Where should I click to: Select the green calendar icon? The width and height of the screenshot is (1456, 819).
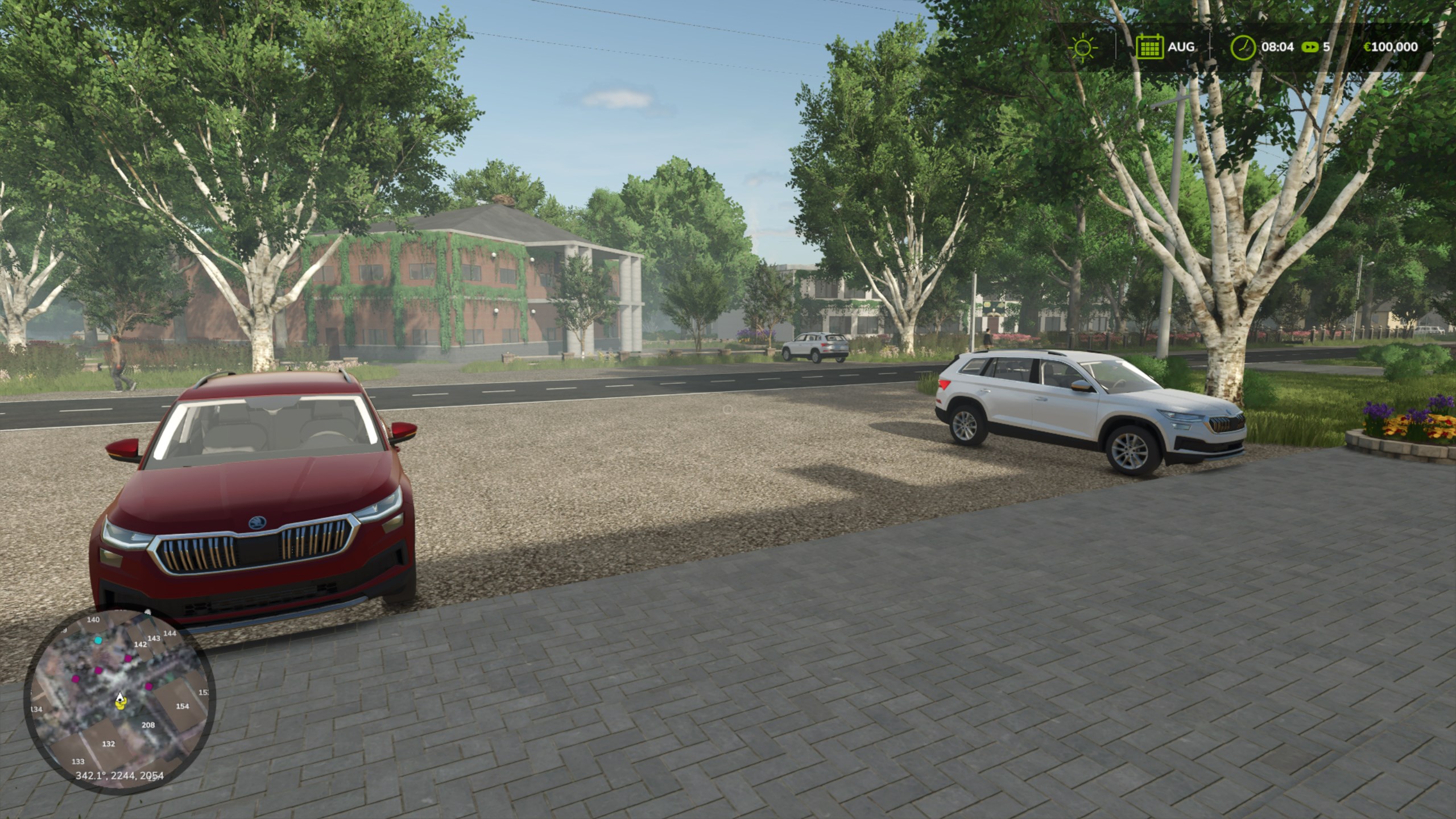pos(1149,47)
